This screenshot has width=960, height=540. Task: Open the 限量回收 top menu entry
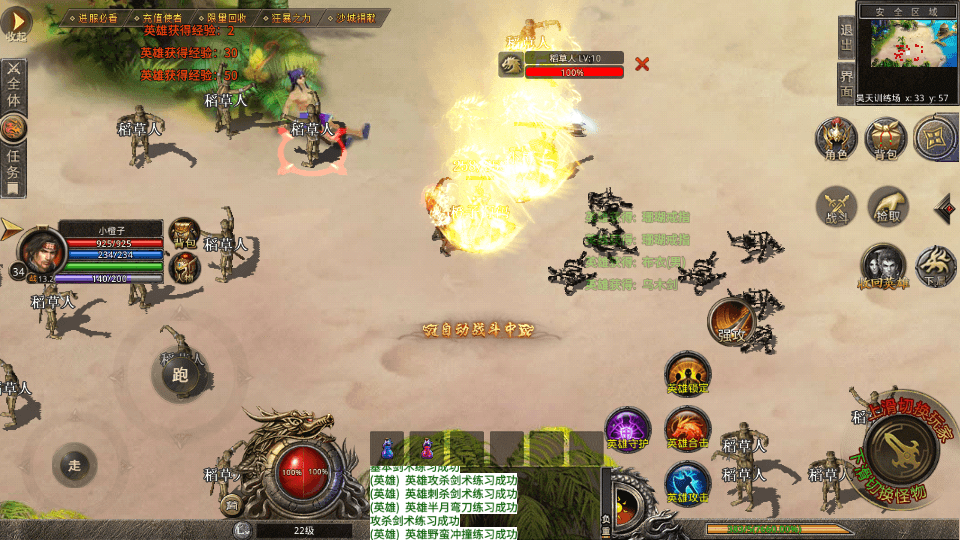(226, 18)
